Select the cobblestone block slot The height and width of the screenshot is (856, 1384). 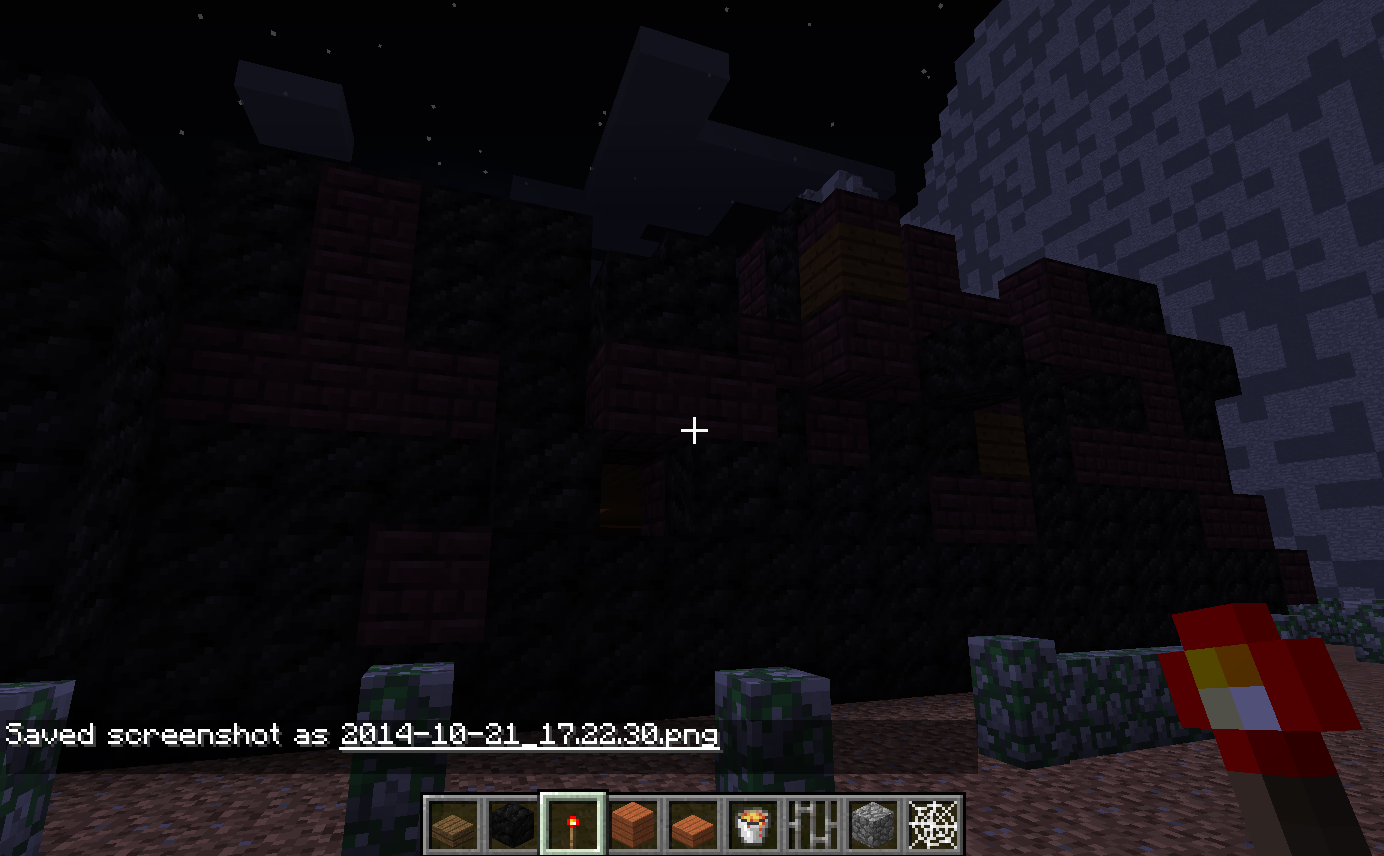pyautogui.click(x=872, y=825)
